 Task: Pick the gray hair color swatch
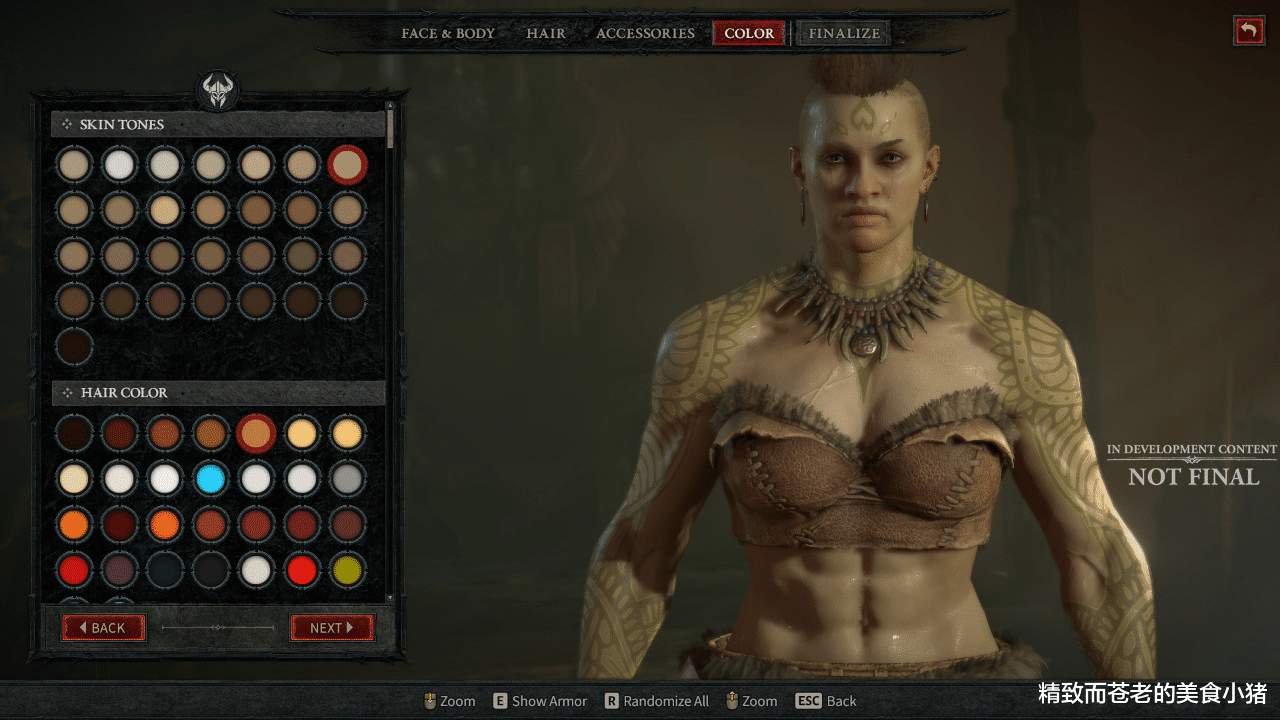click(348, 479)
